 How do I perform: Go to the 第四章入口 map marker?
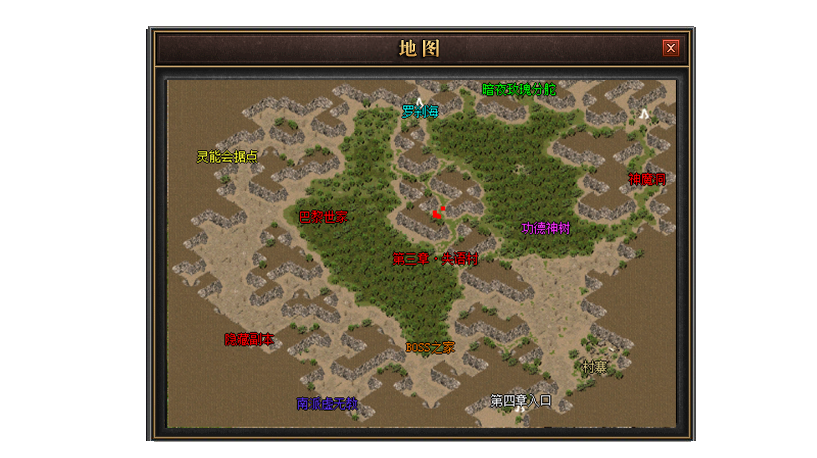click(x=521, y=400)
